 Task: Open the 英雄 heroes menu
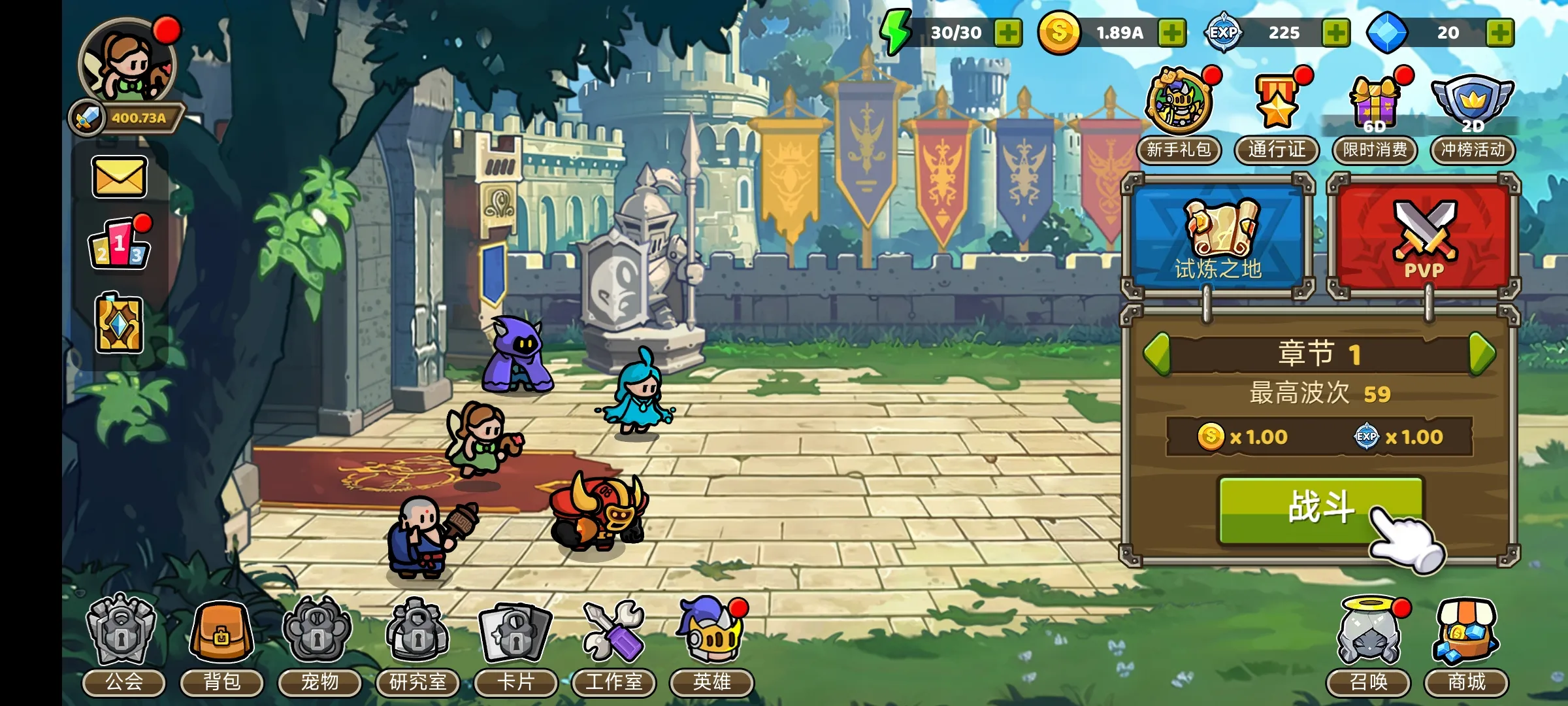[x=711, y=644]
